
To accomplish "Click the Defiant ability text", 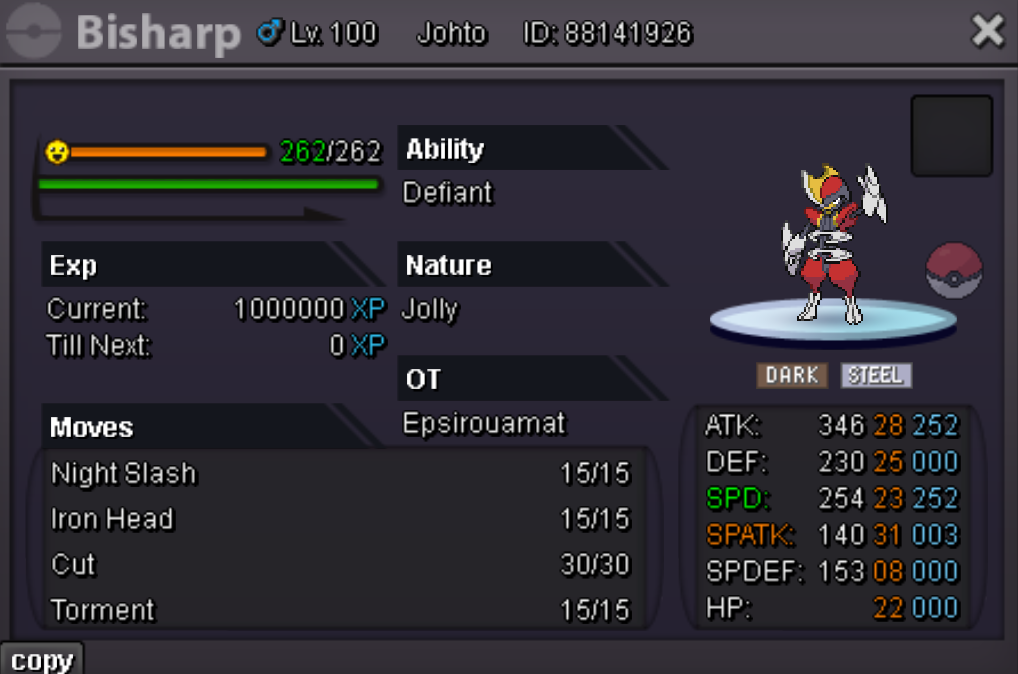I will [448, 192].
